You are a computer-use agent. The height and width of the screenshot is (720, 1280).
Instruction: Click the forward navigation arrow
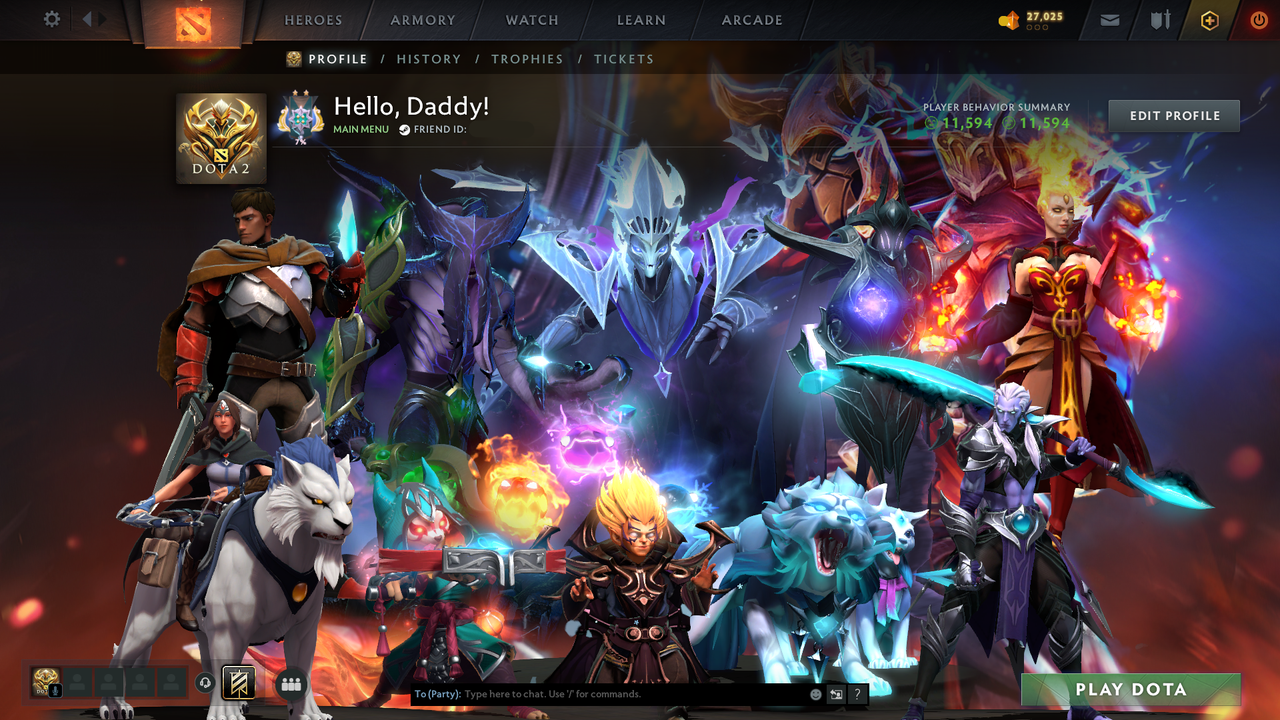point(102,17)
